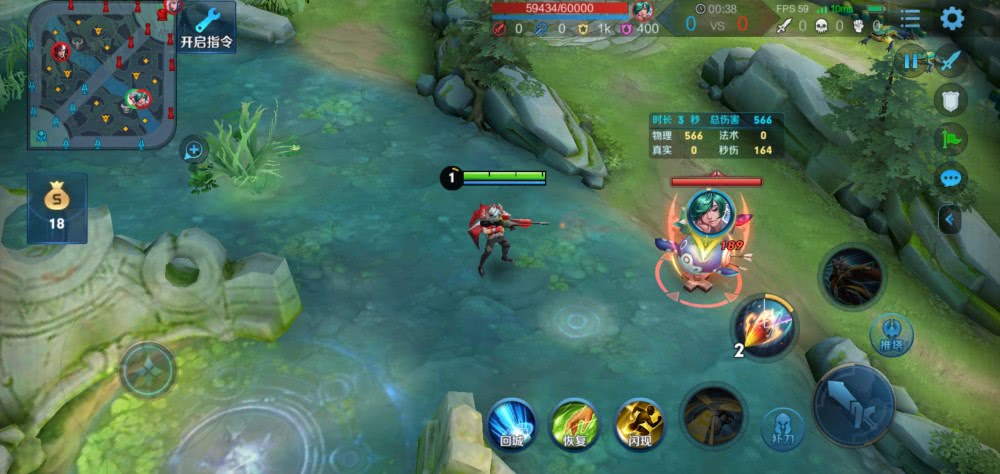
Task: Tap the main sword basic attack button
Action: pos(853,404)
